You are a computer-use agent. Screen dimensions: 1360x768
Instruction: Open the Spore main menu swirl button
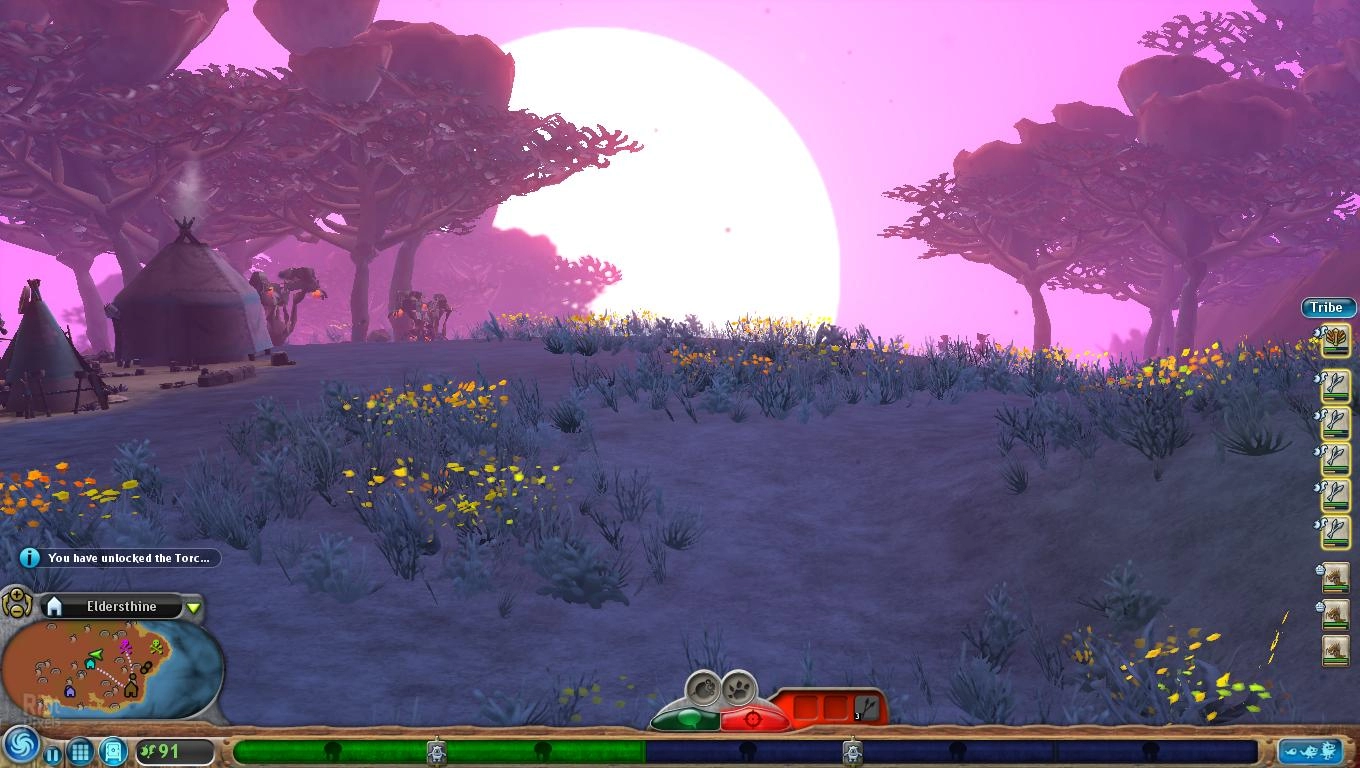20,746
